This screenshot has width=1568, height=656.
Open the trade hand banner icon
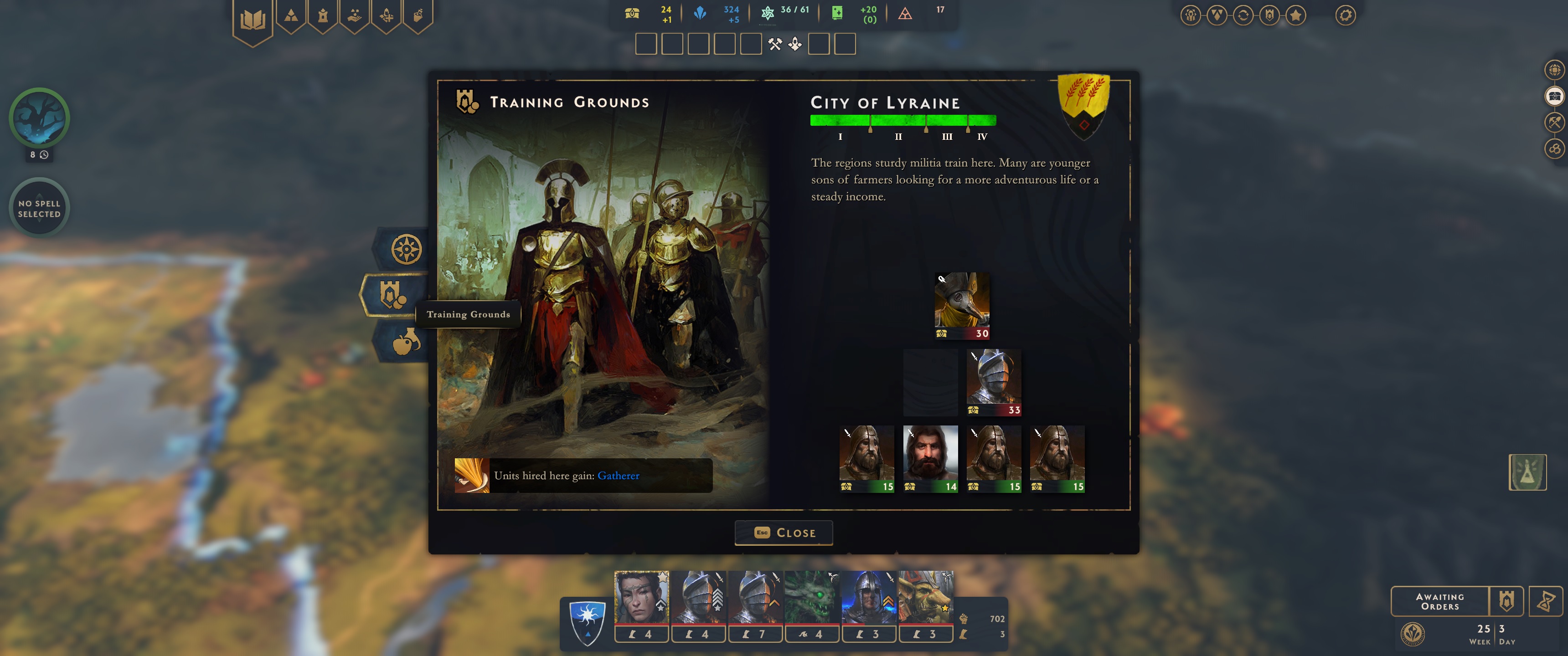[356, 16]
